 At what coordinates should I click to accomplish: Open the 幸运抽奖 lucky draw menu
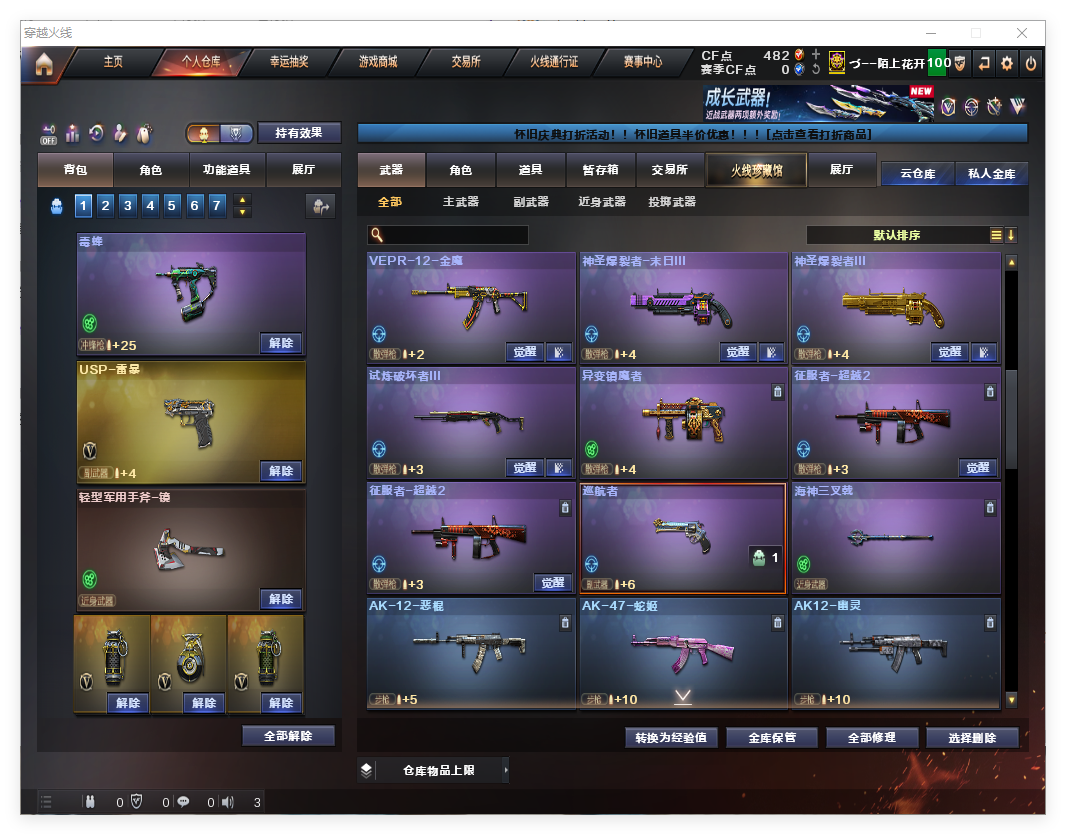point(289,62)
